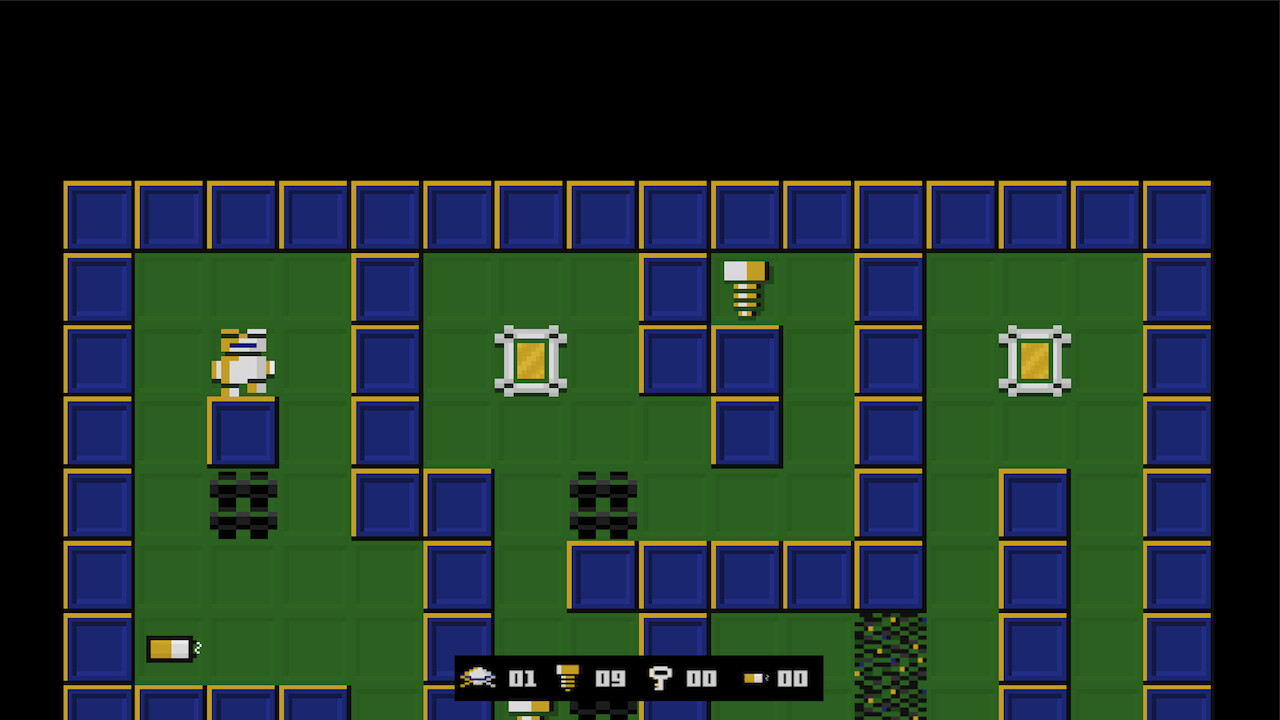Click the ammo bullet icon in the HUD
This screenshot has height=720, width=1280.
752,678
